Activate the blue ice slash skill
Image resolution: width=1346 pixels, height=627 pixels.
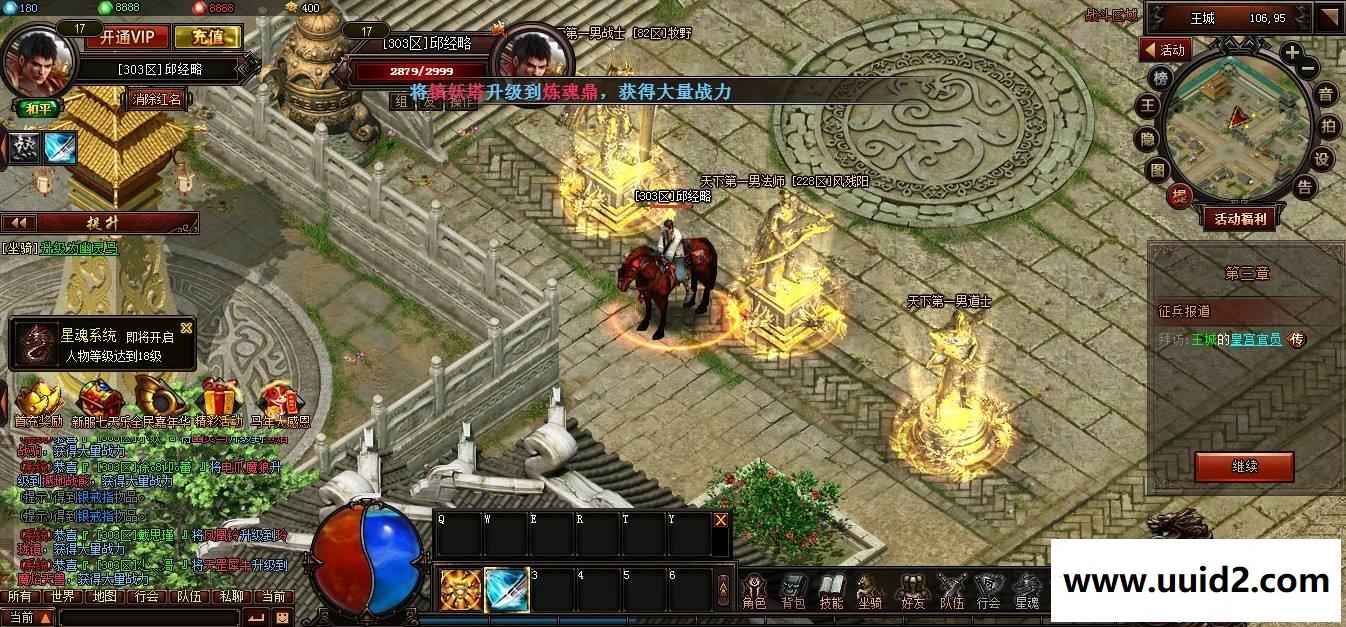pos(506,587)
